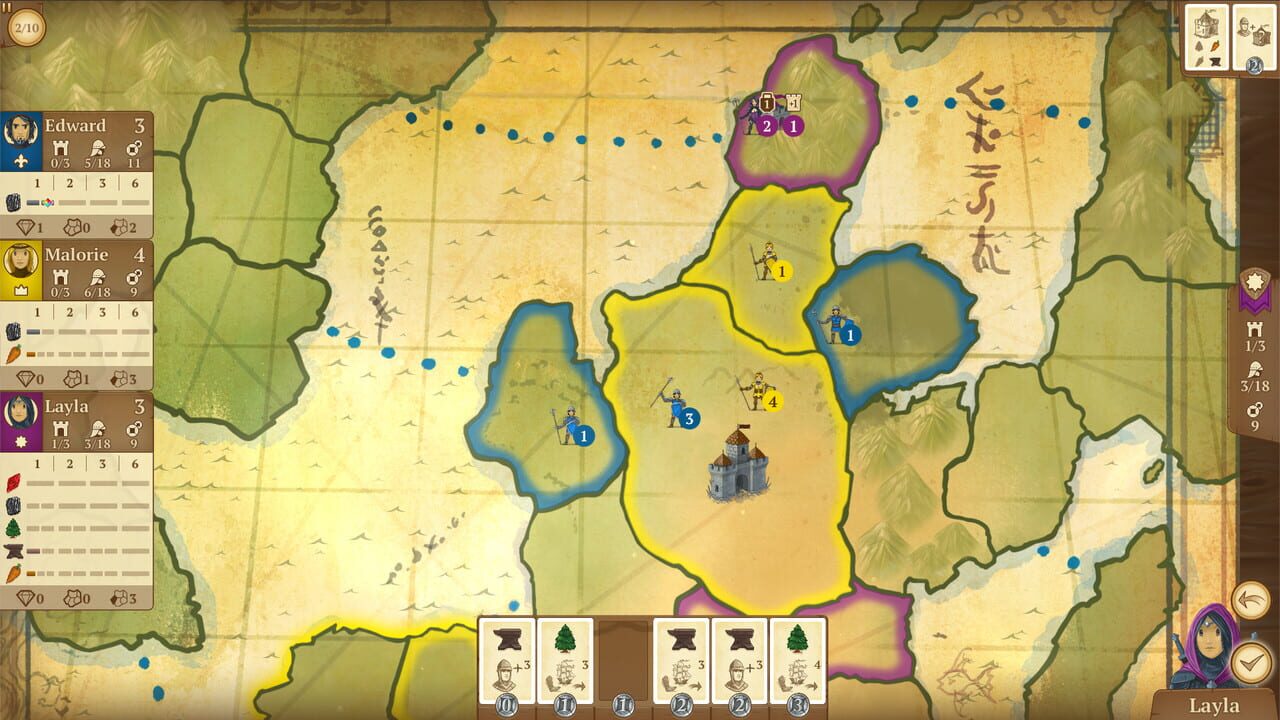Select the tree card costing 1 coin
Screen dimensions: 1280x720
coord(562,660)
